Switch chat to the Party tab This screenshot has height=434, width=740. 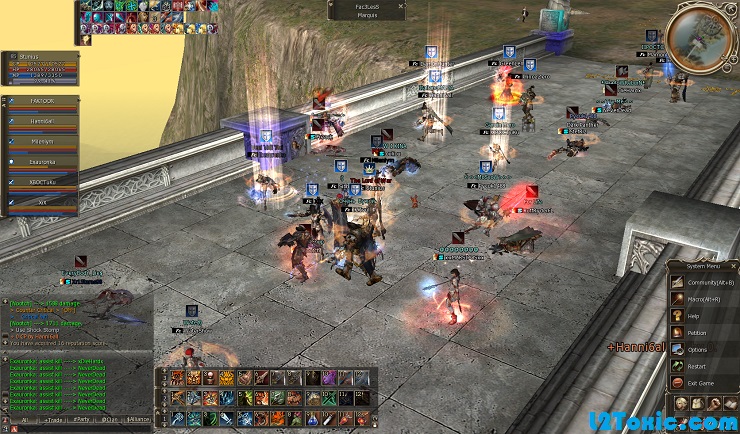click(81, 422)
